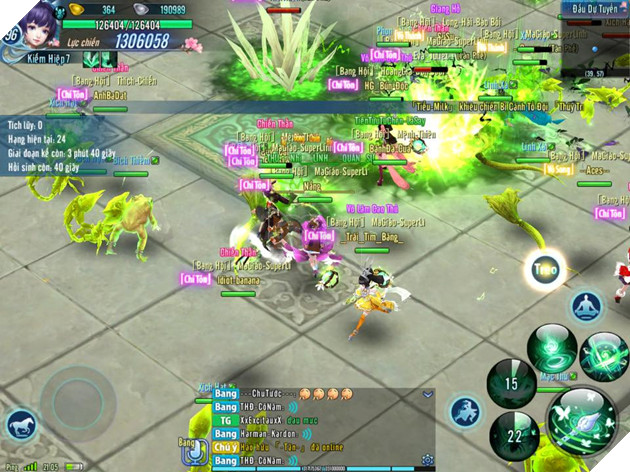Trigger the skill on 22-second cooldown

(513, 435)
